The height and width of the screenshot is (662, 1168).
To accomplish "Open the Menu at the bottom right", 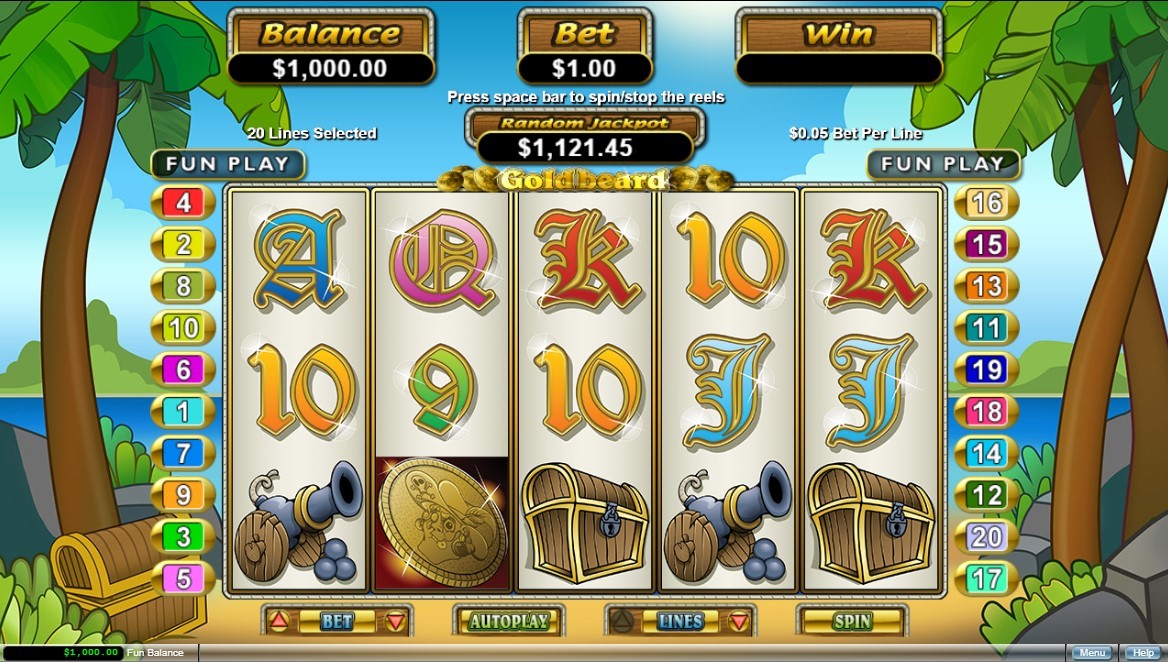I will (x=1091, y=653).
